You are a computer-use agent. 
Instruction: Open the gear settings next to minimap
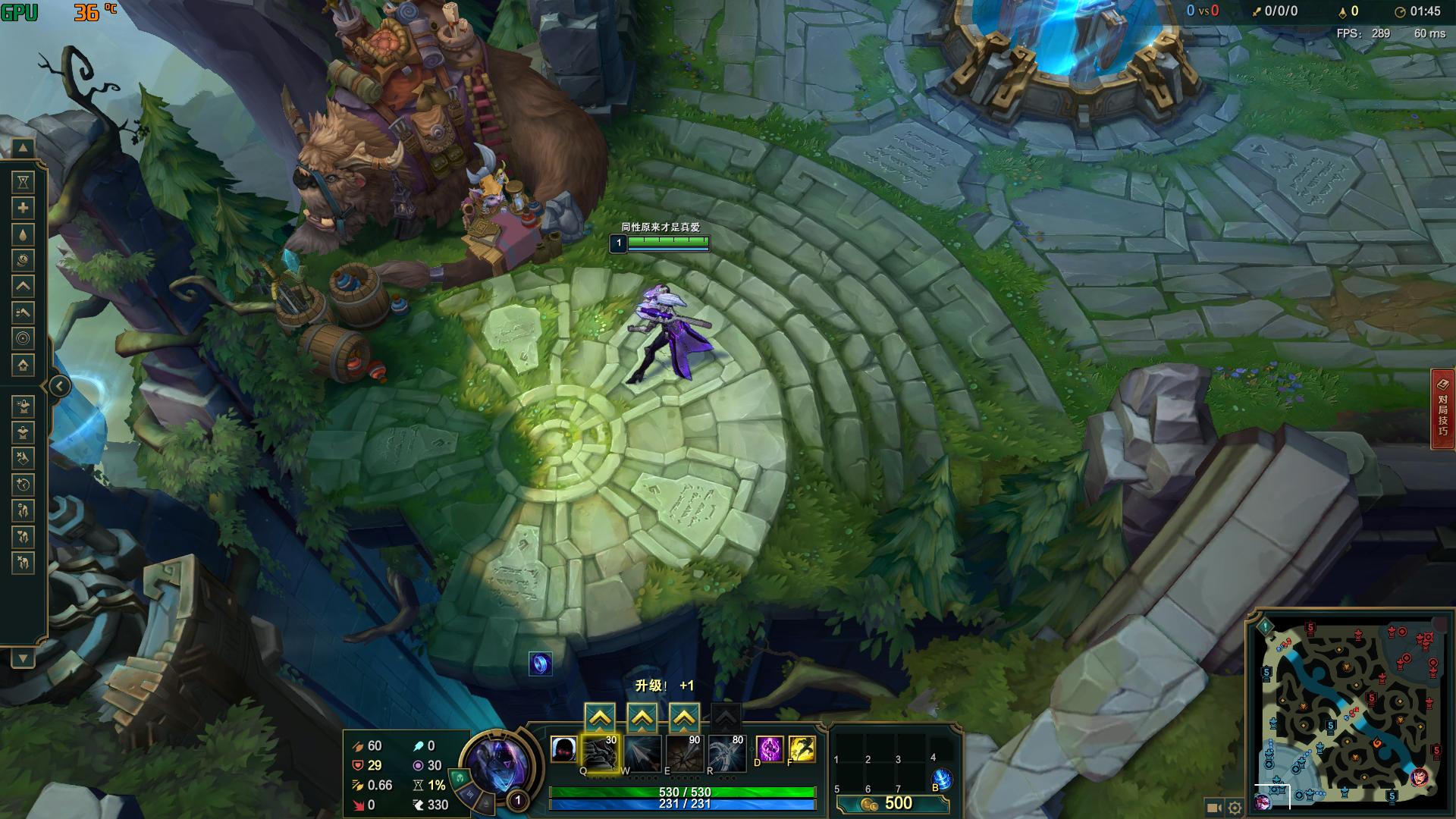coord(1235,808)
